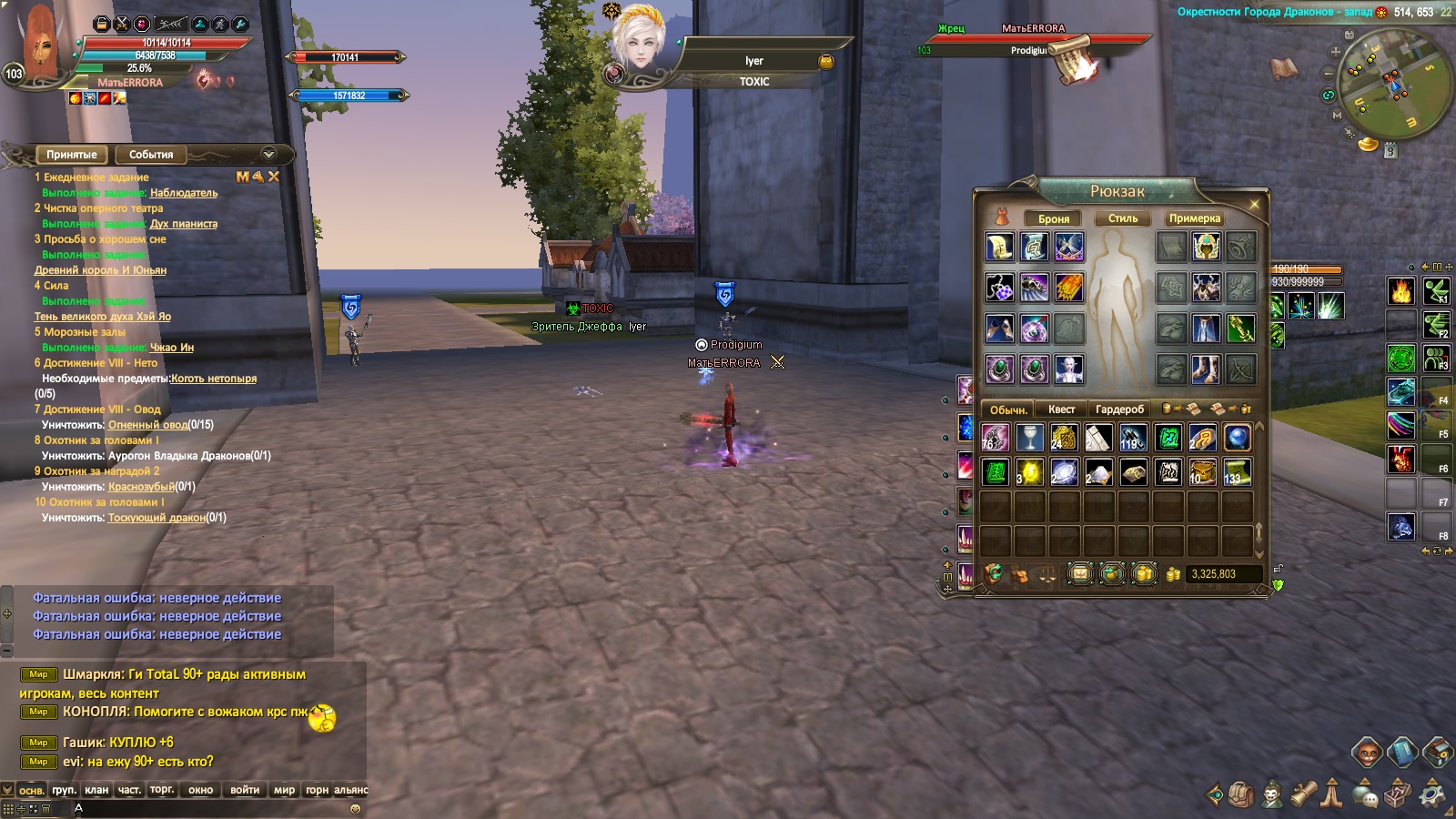
Task: Open the Примерка tab
Action: click(1194, 218)
